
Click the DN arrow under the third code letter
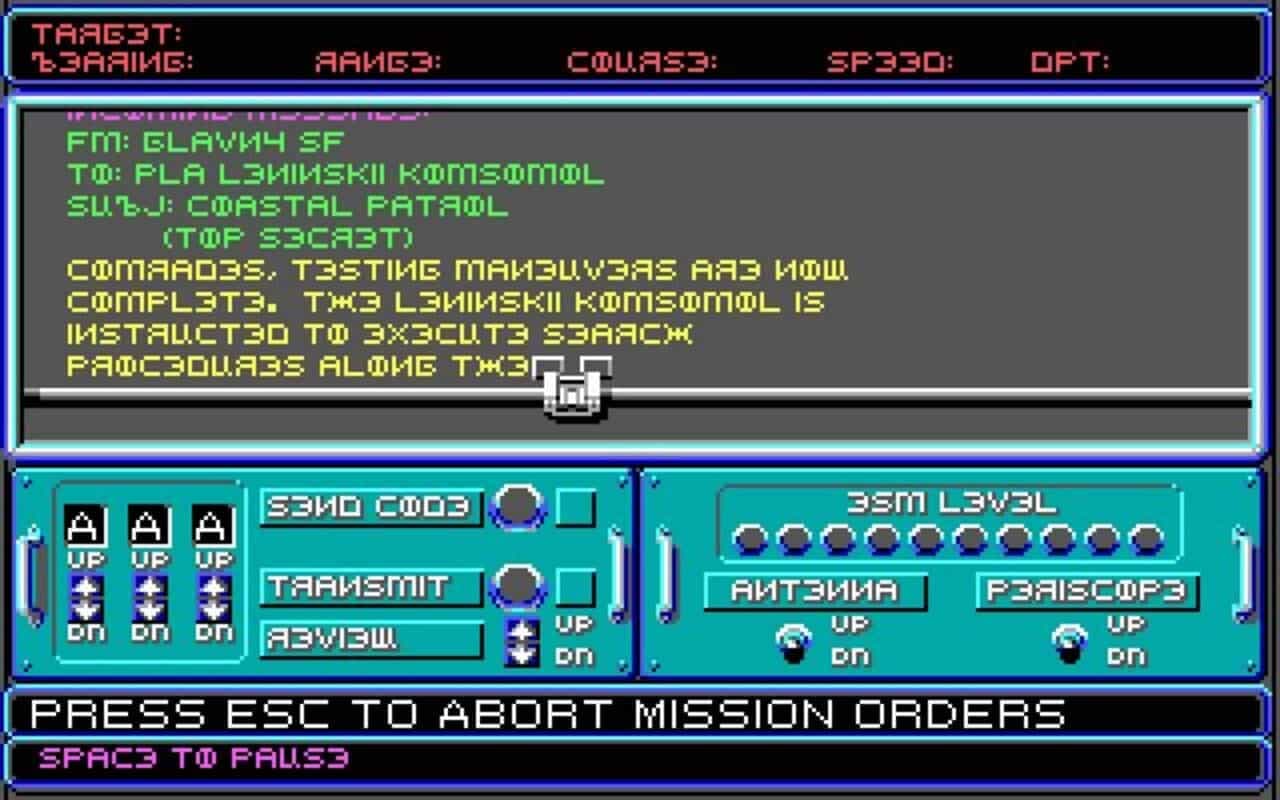tap(213, 612)
